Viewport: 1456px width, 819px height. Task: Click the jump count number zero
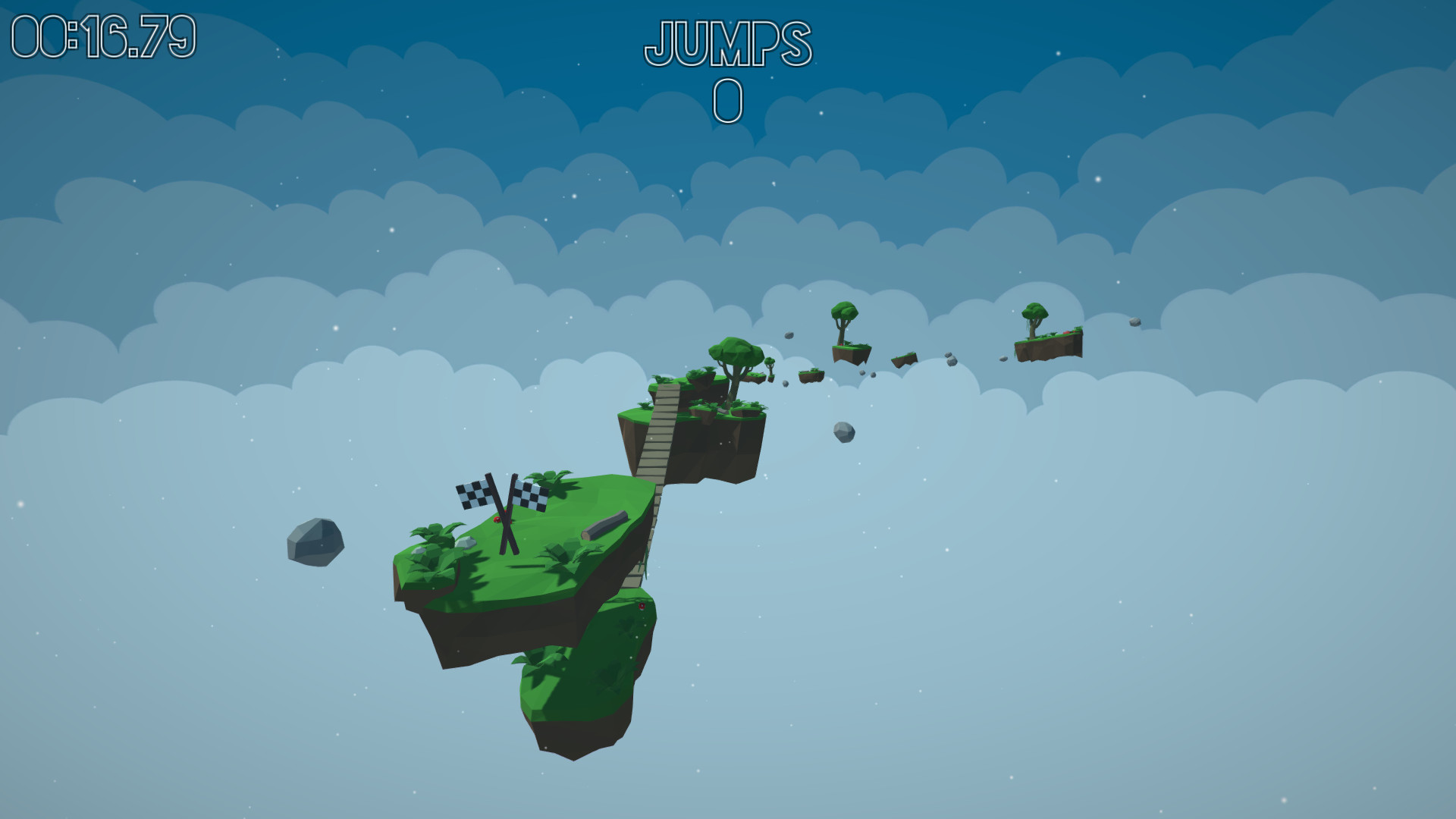pos(726,101)
